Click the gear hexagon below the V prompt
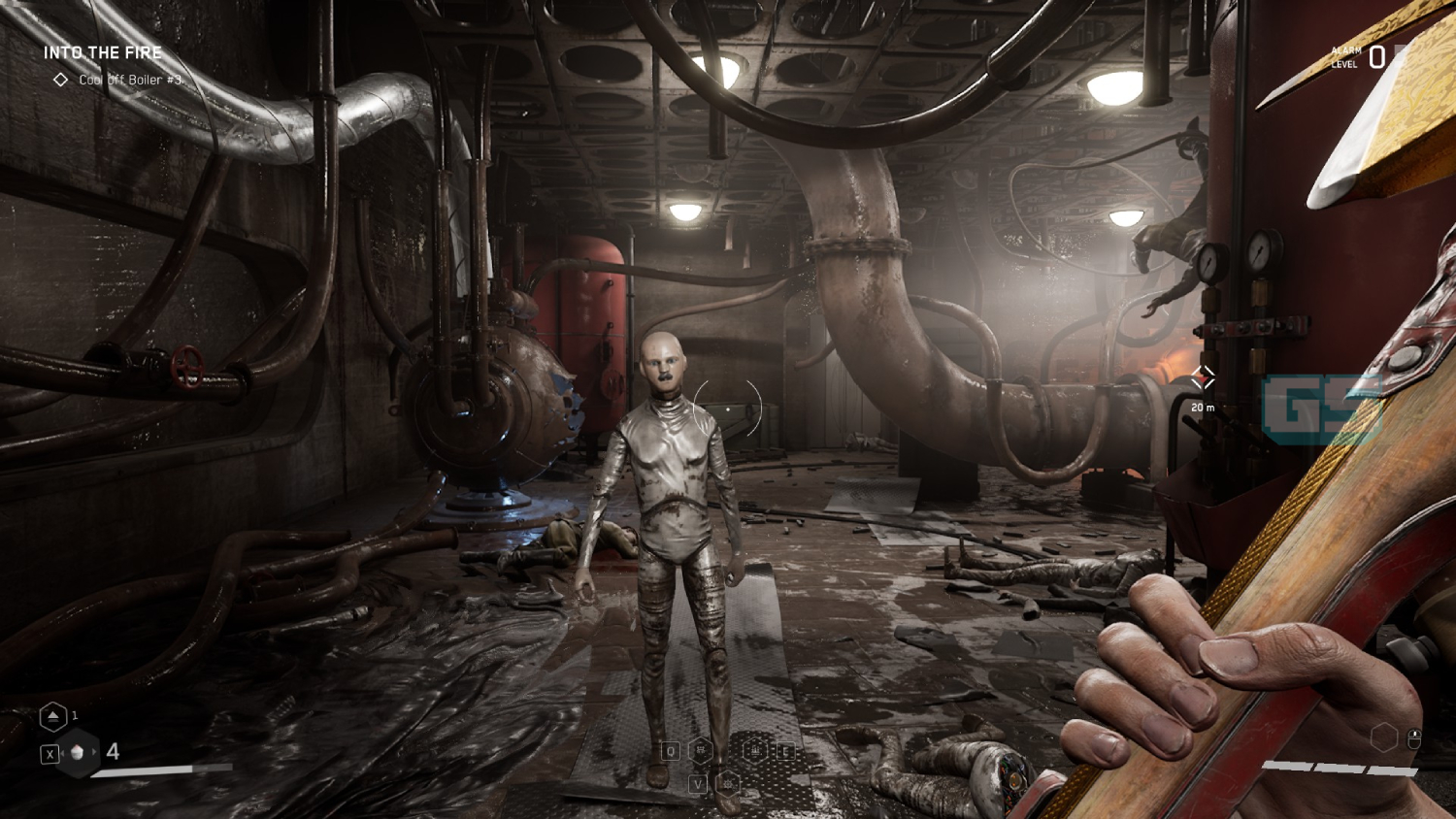1456x819 pixels. [x=728, y=784]
